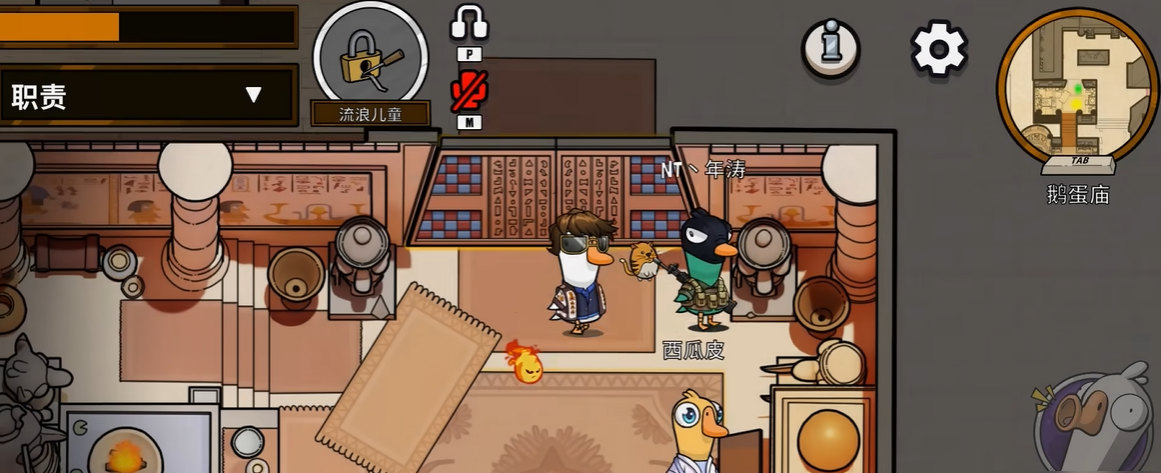Image resolution: width=1161 pixels, height=473 pixels.
Task: Open the gear settings menu
Action: point(938,48)
